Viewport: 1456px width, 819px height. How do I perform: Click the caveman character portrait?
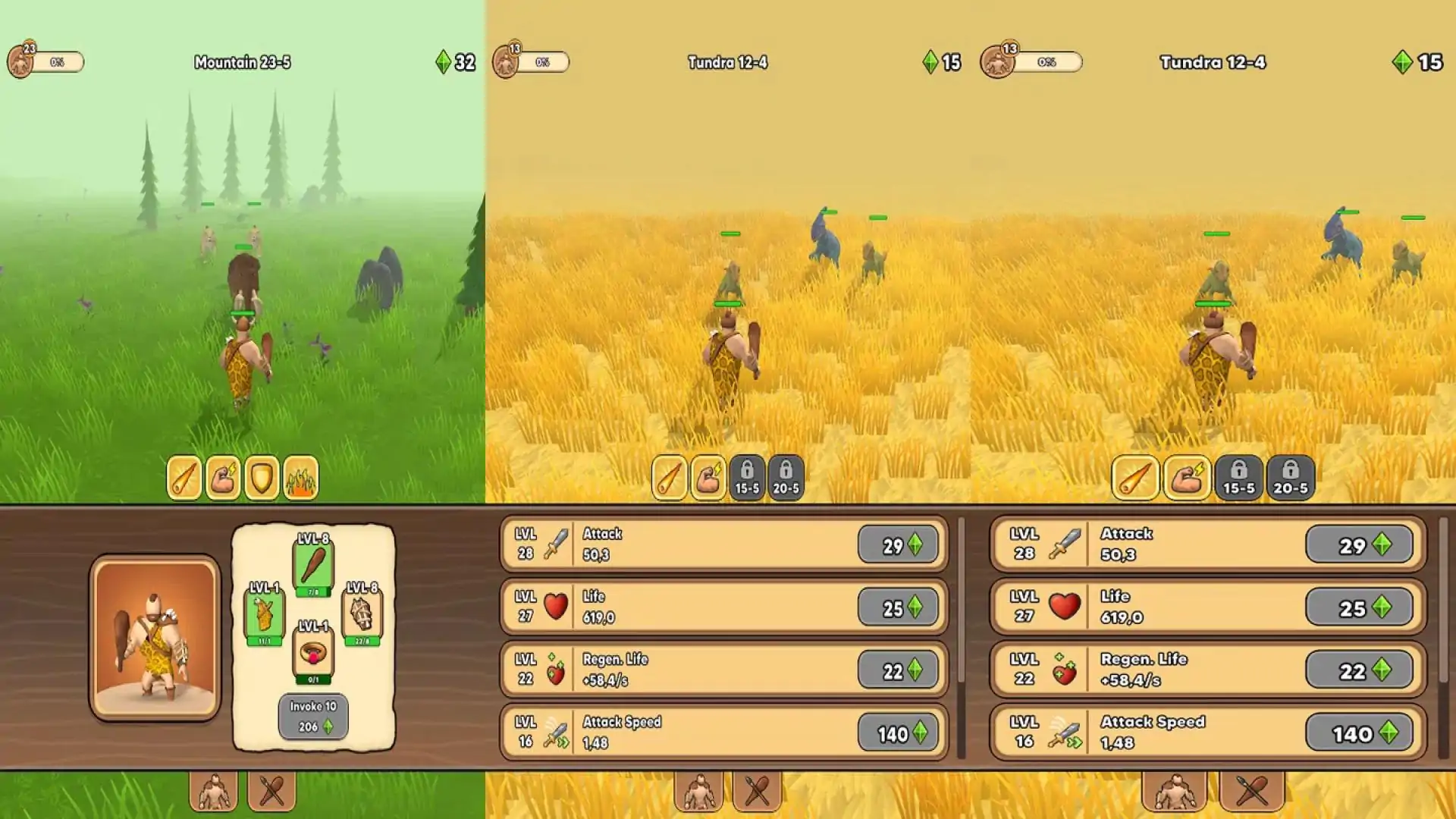coord(155,638)
